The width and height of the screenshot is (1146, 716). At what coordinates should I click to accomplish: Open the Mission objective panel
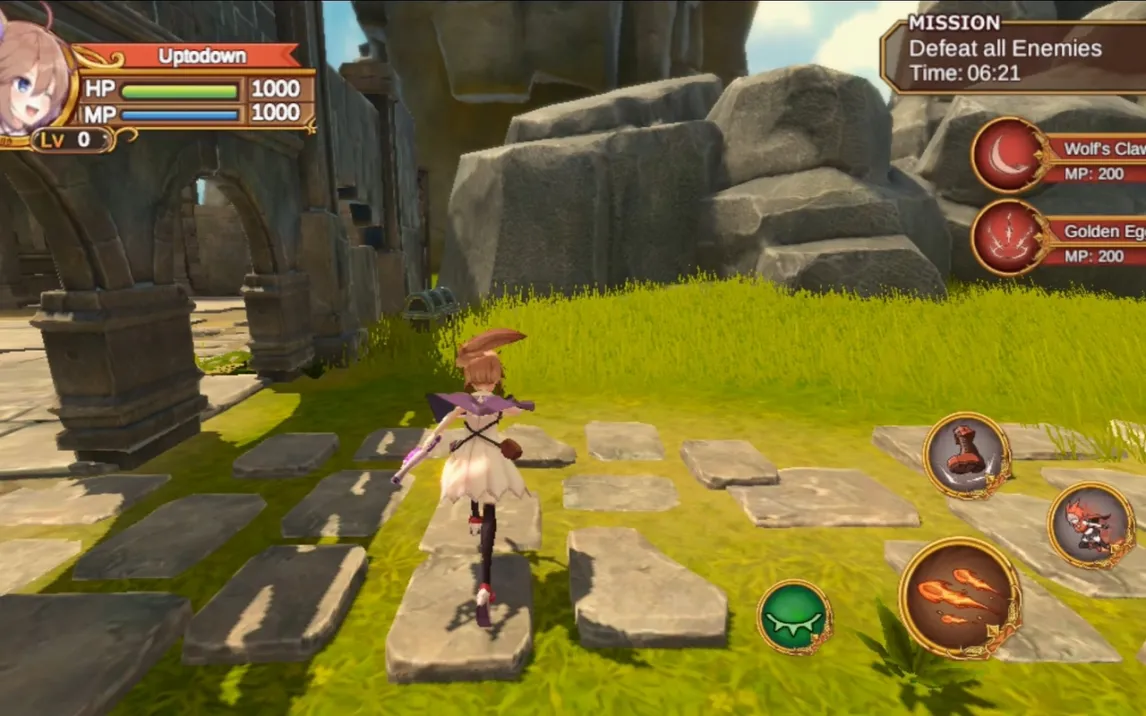tap(1010, 55)
